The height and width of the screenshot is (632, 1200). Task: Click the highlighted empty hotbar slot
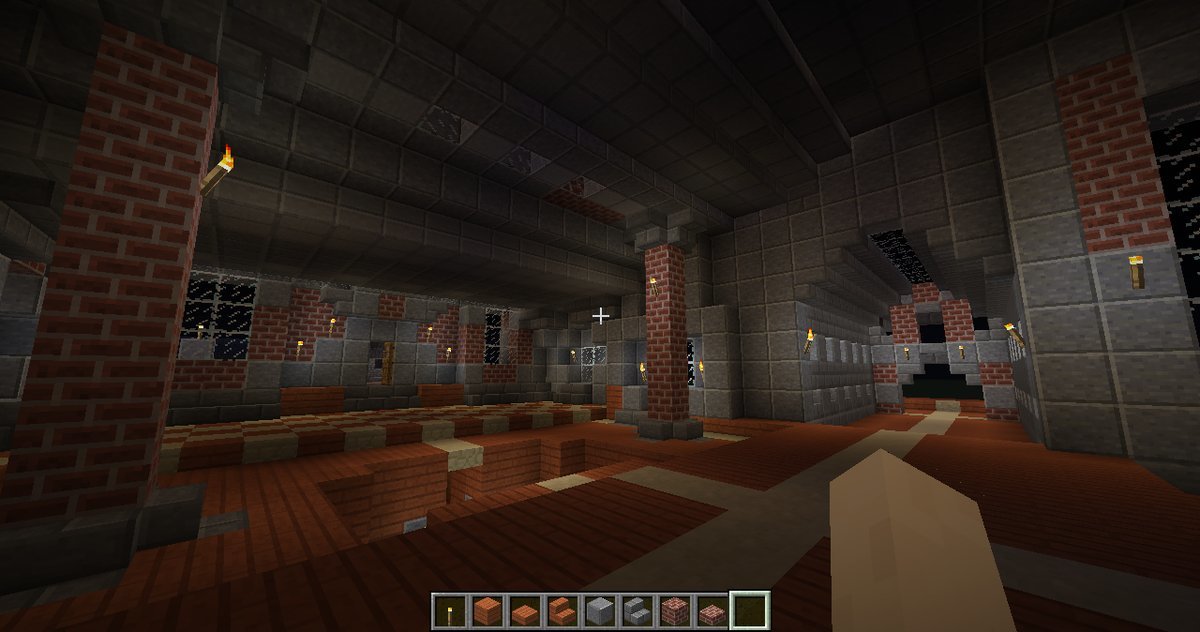point(749,610)
